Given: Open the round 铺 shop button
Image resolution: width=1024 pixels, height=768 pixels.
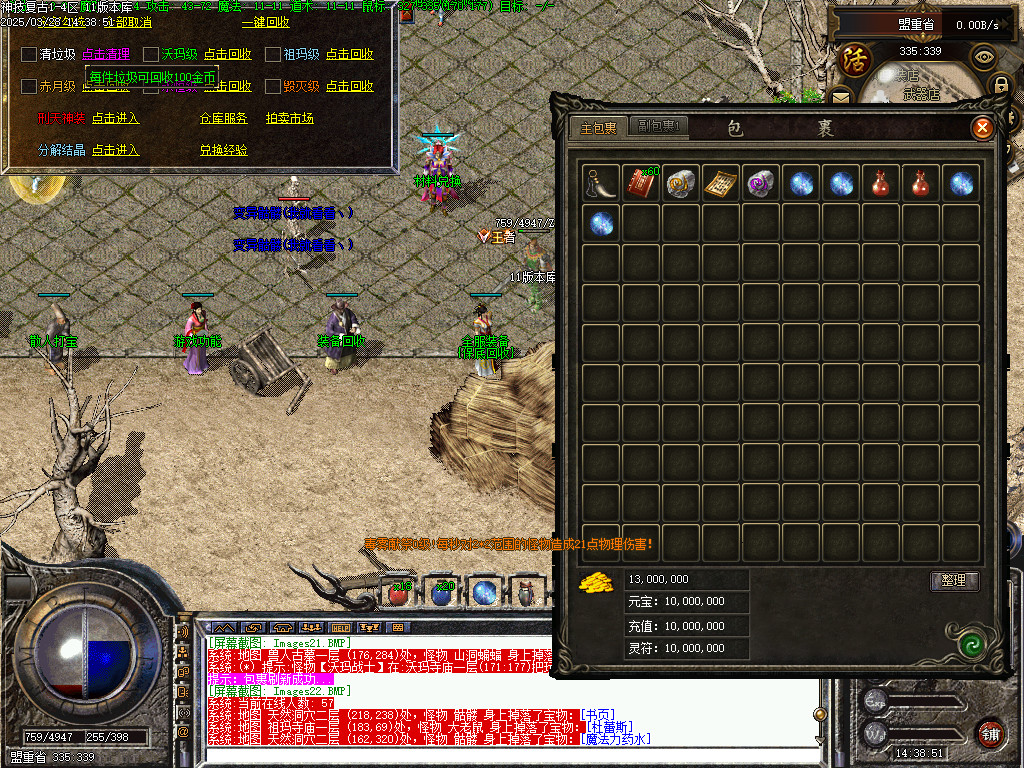Looking at the screenshot, I should pos(990,733).
